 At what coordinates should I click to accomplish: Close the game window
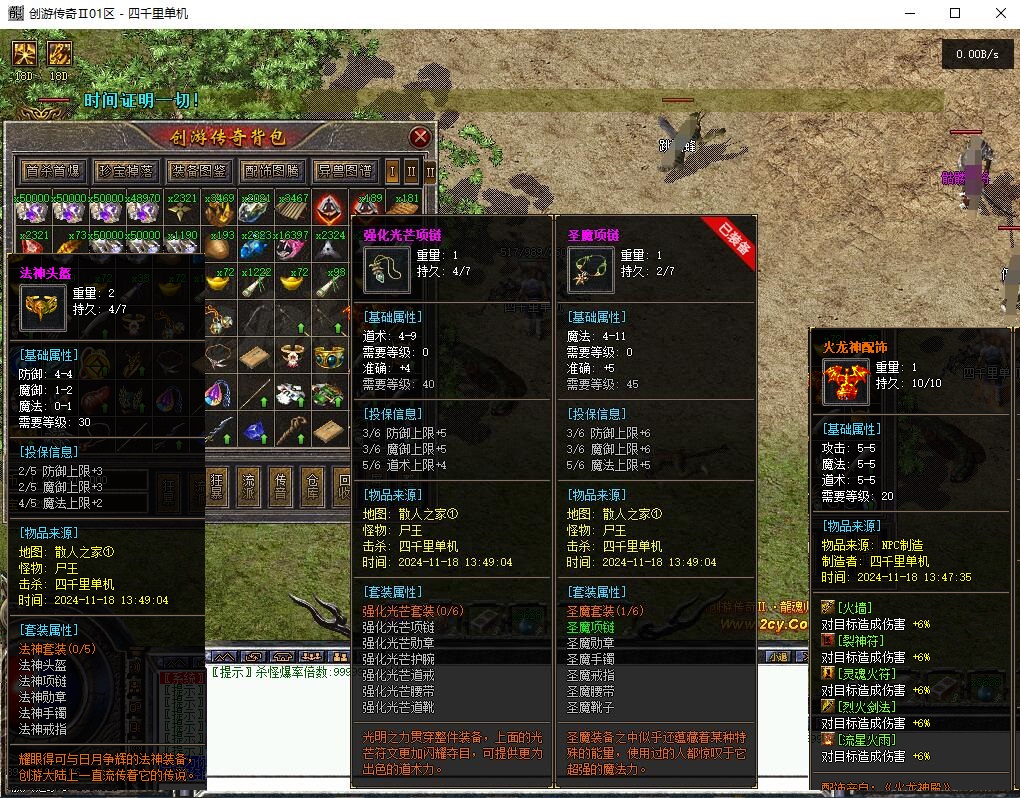[x=1000, y=13]
